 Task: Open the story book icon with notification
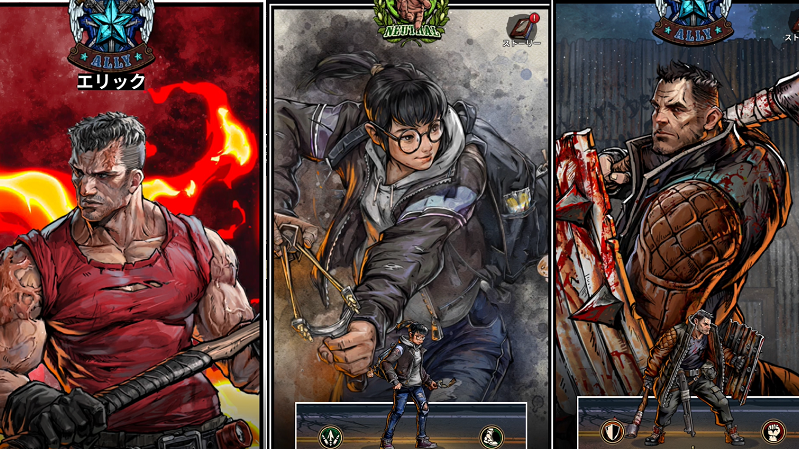[x=522, y=27]
